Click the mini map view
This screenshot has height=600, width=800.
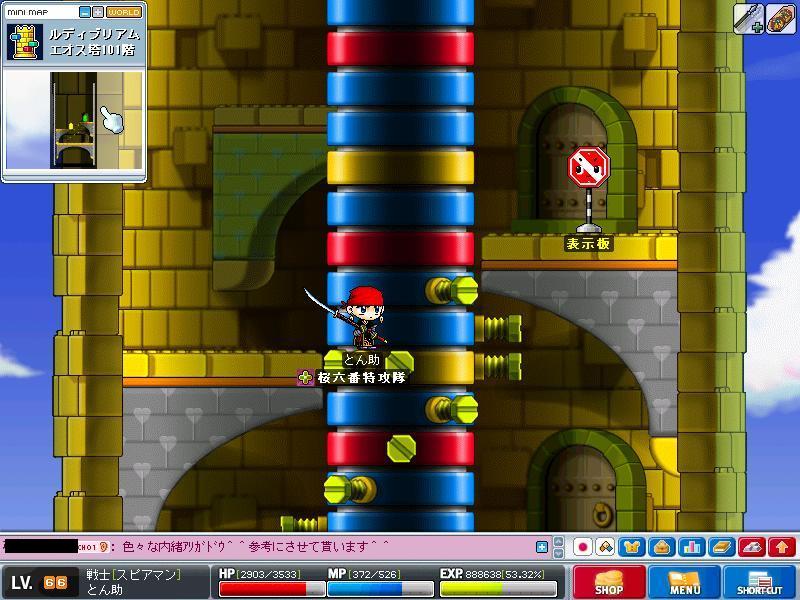click(75, 122)
